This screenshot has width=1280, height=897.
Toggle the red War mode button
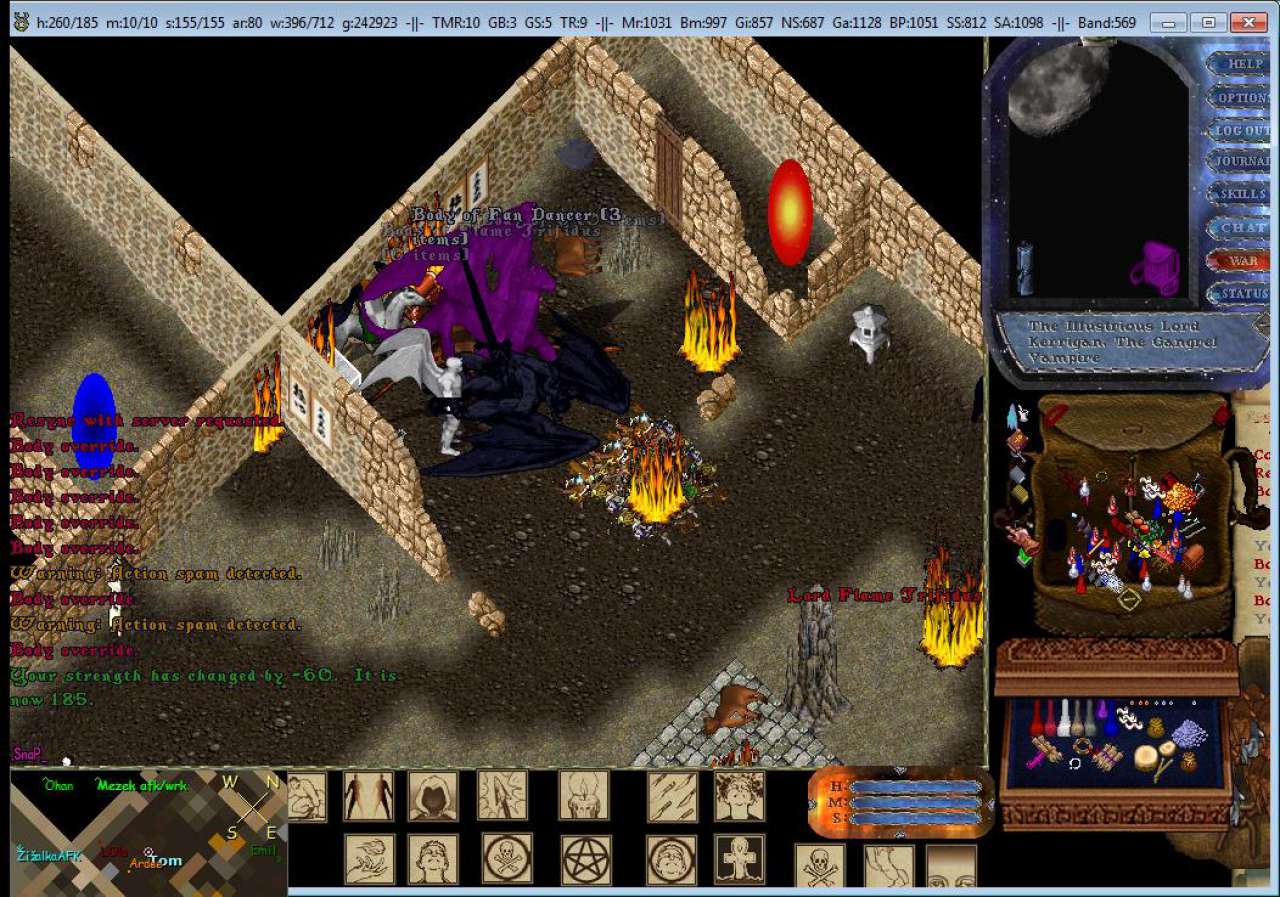(x=1242, y=260)
